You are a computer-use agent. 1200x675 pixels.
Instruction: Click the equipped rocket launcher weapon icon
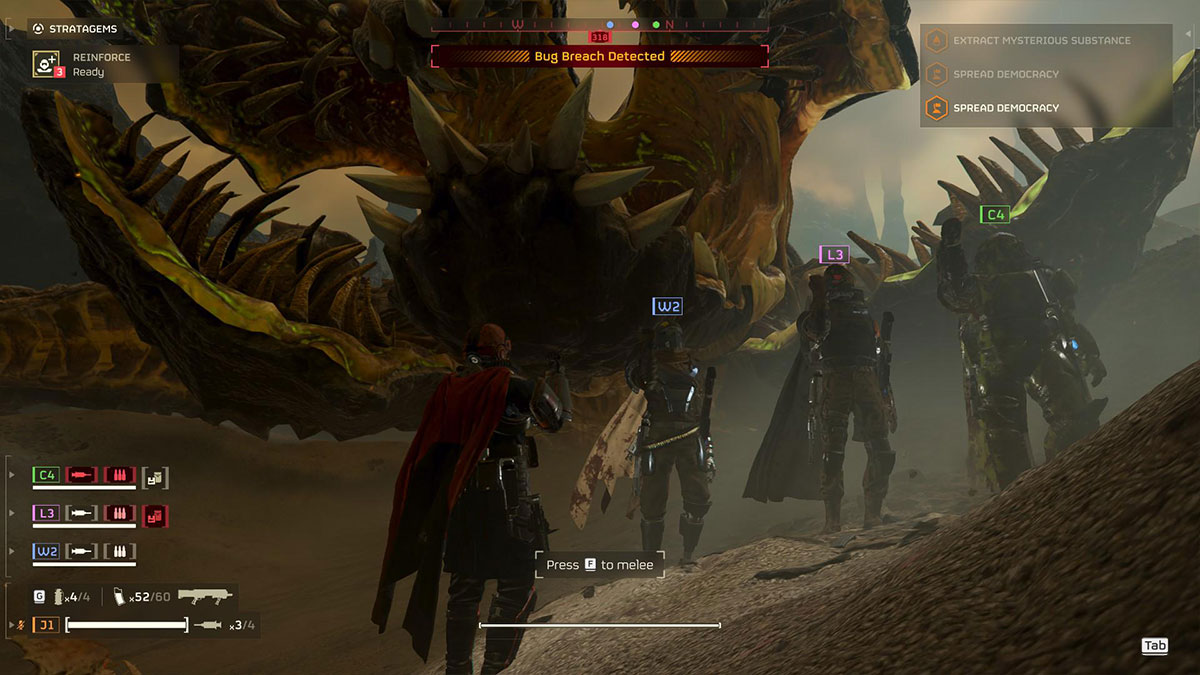tap(205, 596)
